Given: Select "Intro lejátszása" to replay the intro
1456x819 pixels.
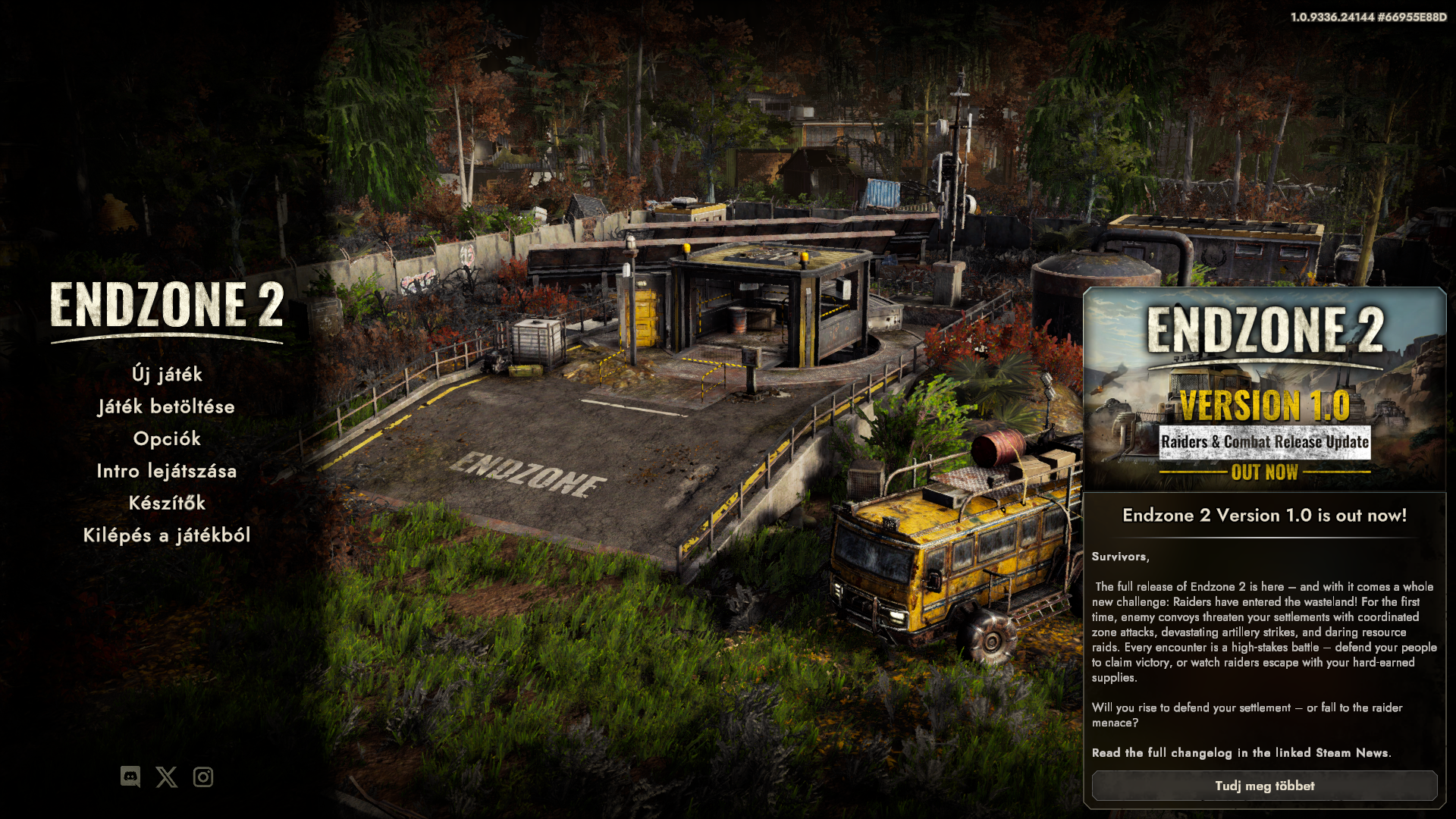Looking at the screenshot, I should click(167, 471).
